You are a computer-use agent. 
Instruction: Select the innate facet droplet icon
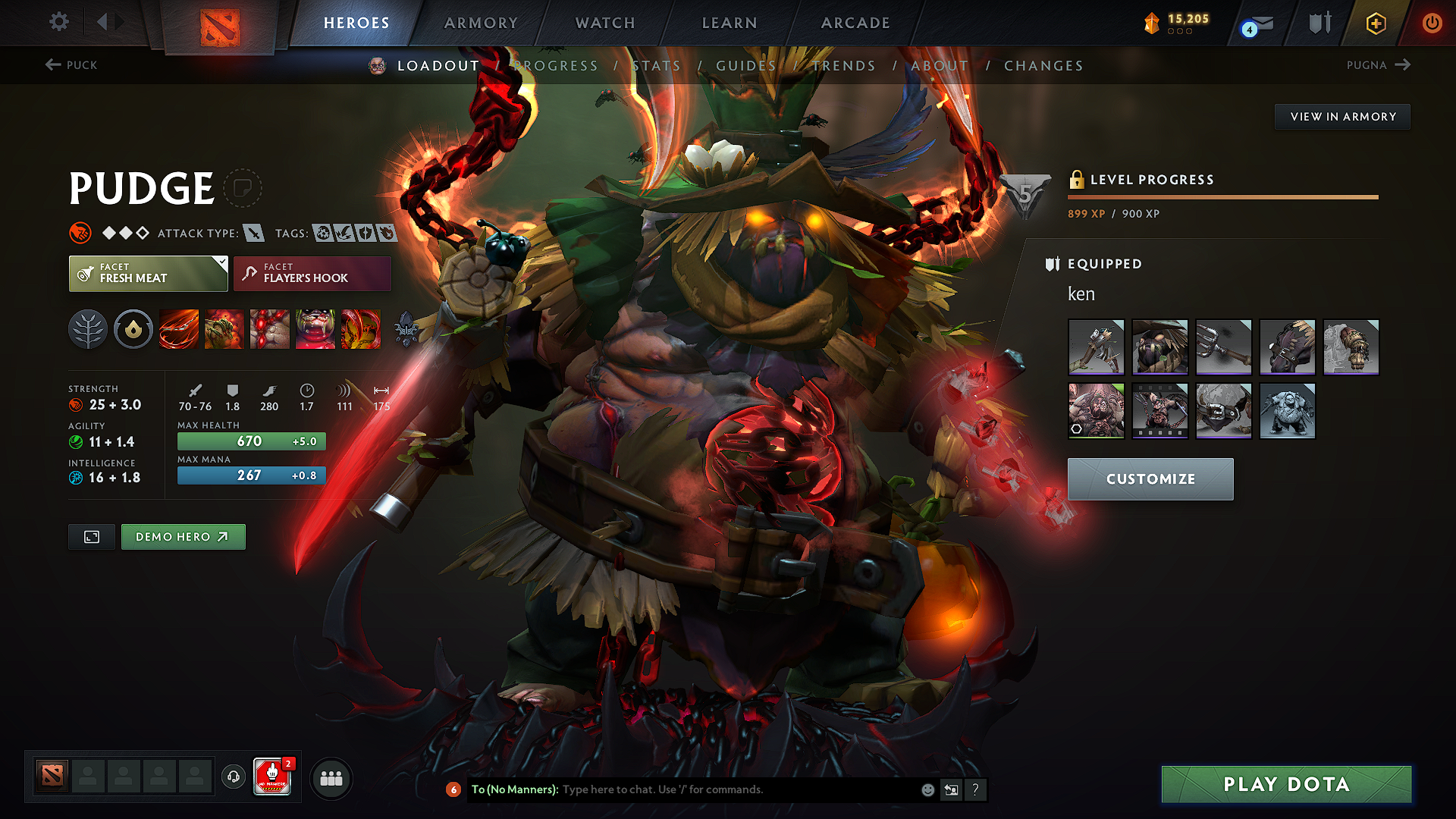pyautogui.click(x=133, y=328)
